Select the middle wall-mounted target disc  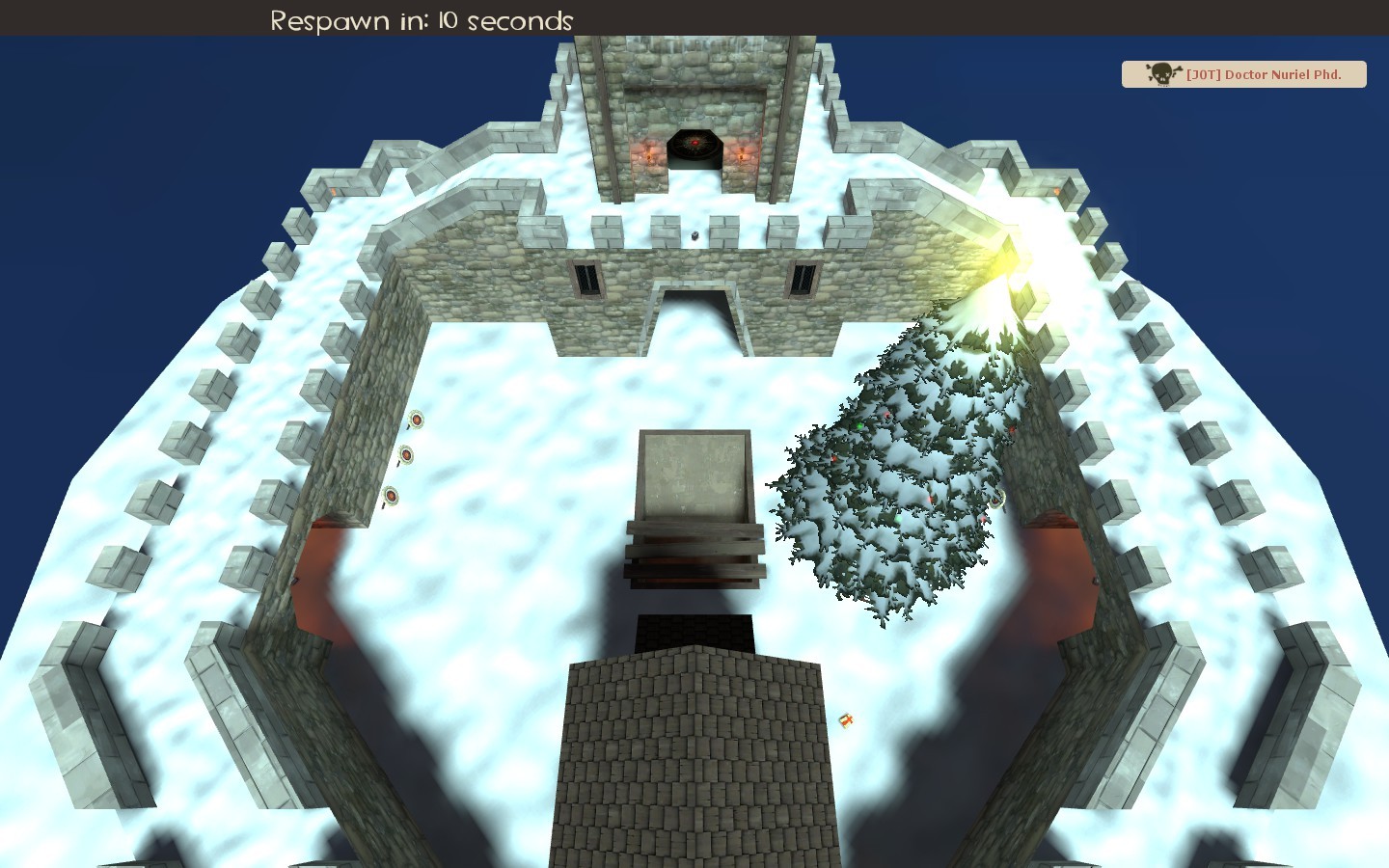pos(406,455)
